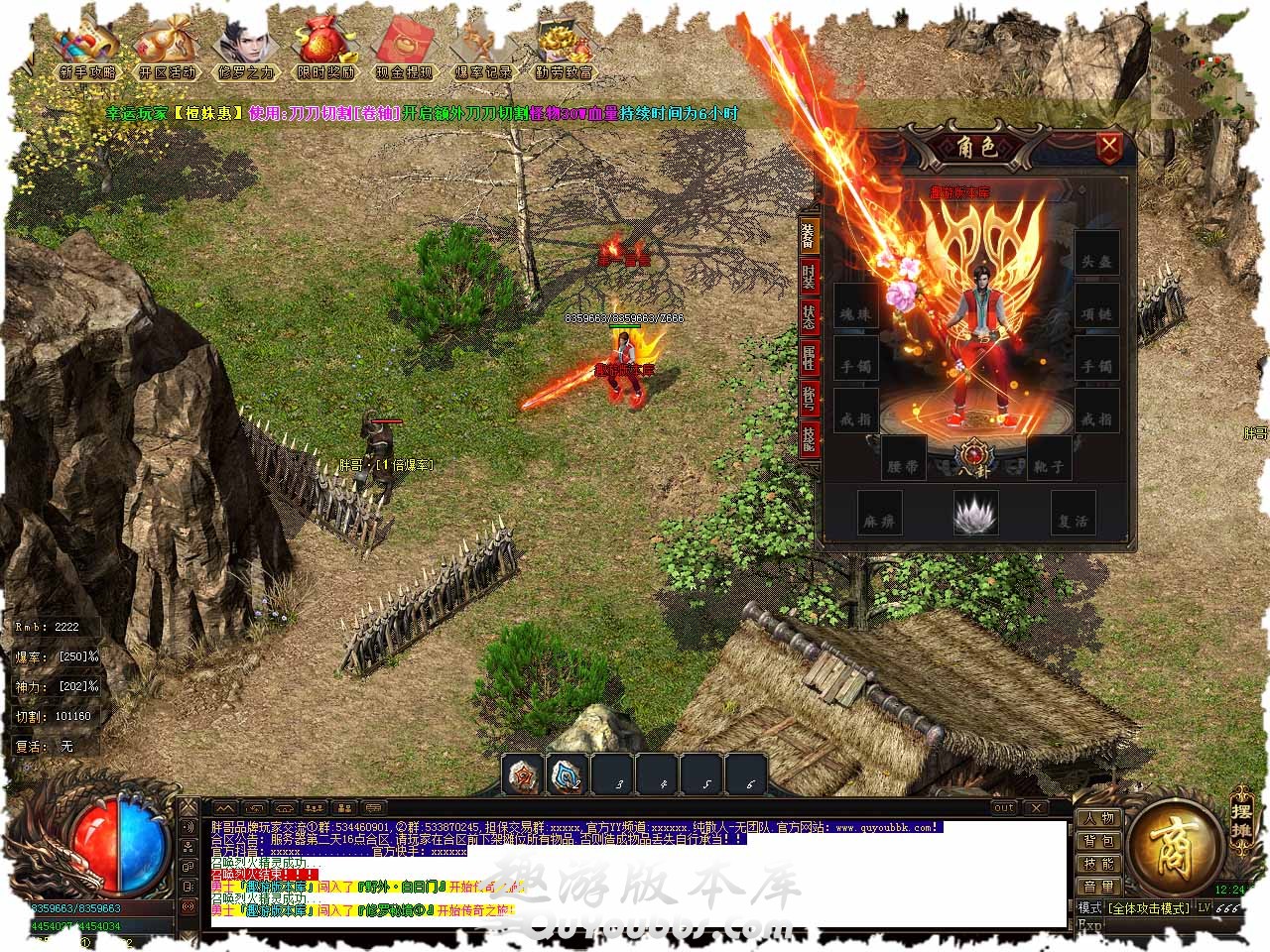Select the 装备 equipment tab

coord(810,235)
